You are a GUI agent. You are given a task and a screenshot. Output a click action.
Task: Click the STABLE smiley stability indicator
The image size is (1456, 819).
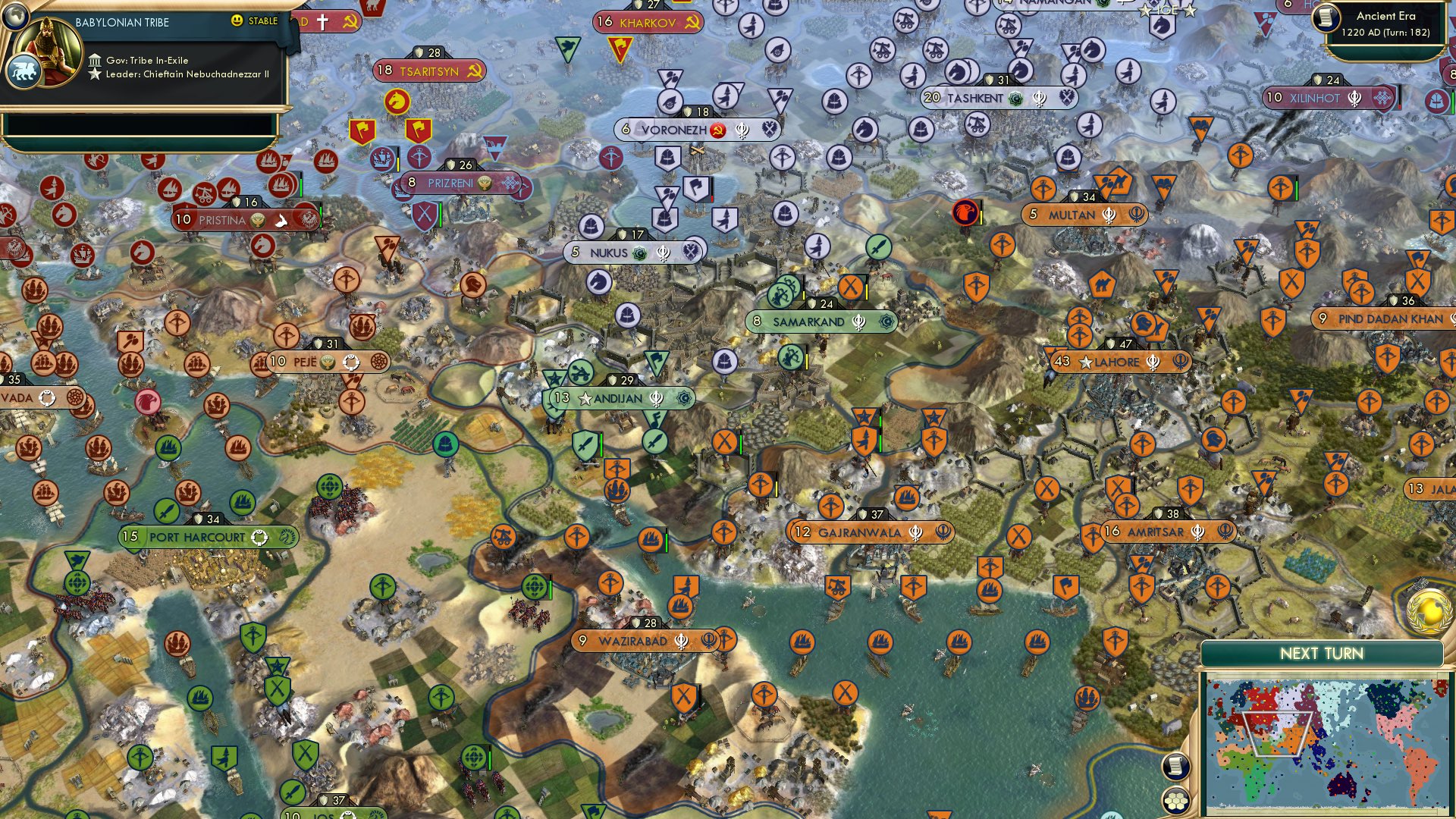coord(237,20)
